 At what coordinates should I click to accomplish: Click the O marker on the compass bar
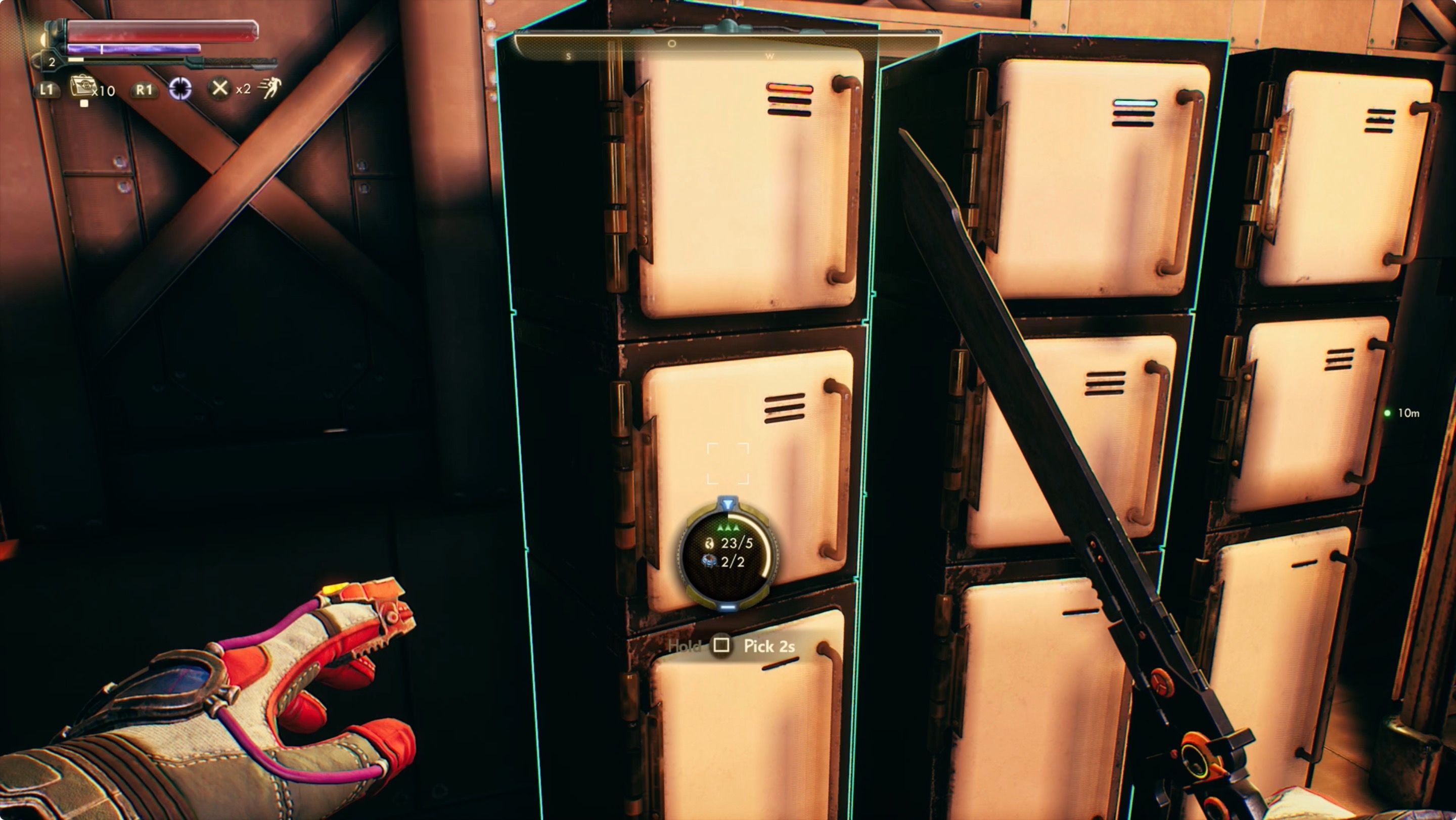click(x=672, y=44)
